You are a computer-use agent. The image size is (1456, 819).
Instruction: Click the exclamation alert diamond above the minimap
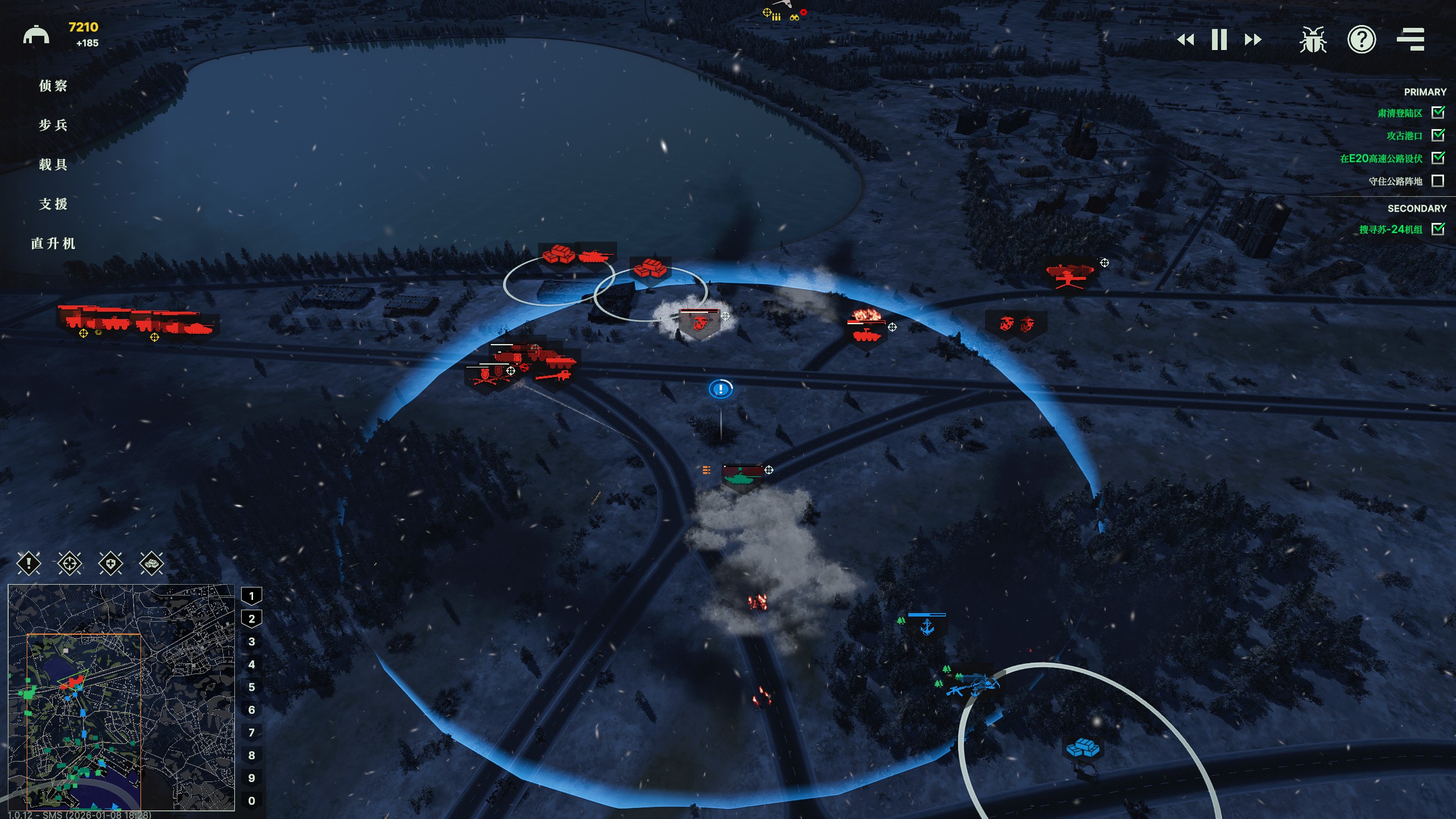[30, 564]
